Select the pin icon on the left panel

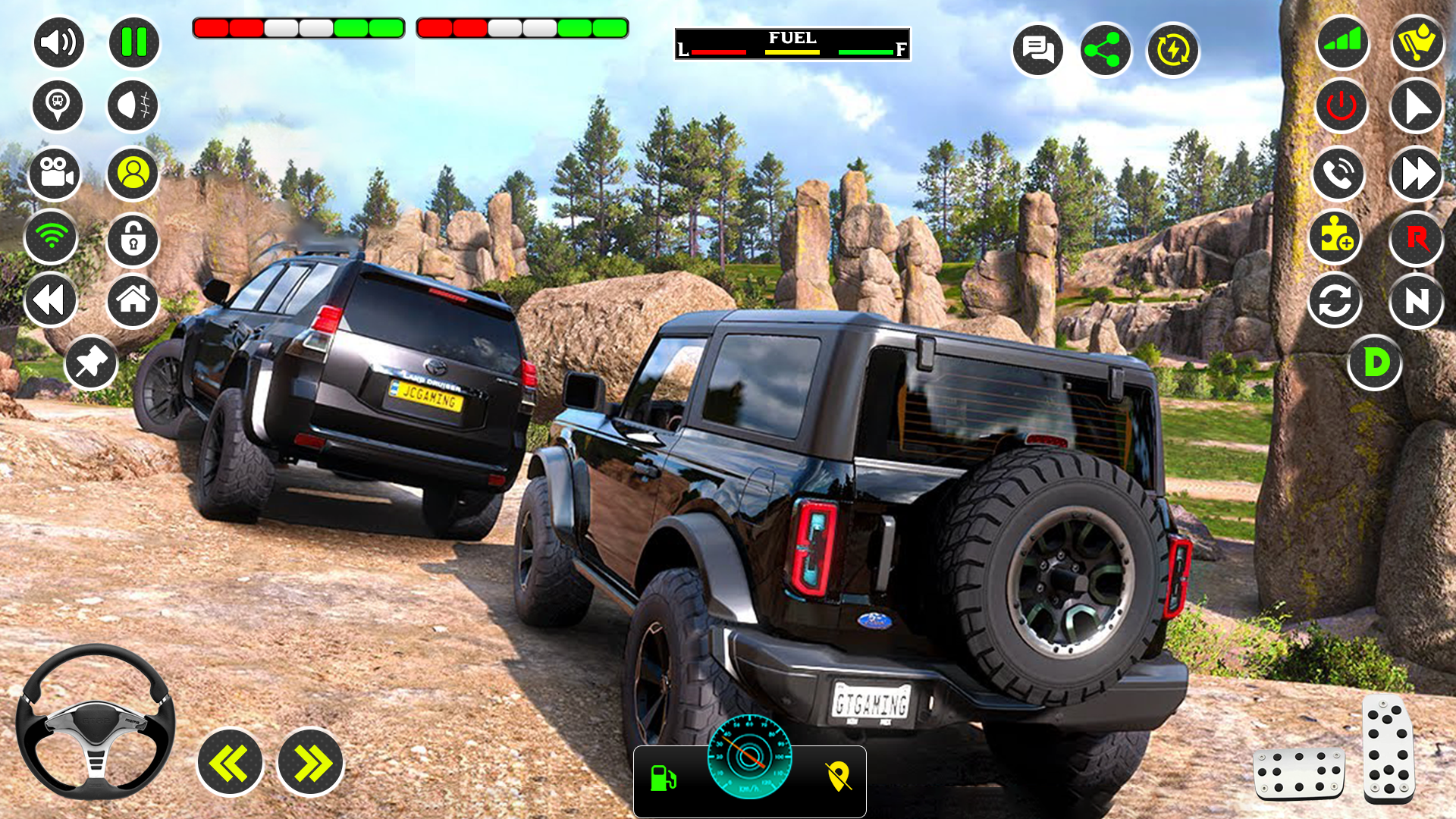coord(90,362)
